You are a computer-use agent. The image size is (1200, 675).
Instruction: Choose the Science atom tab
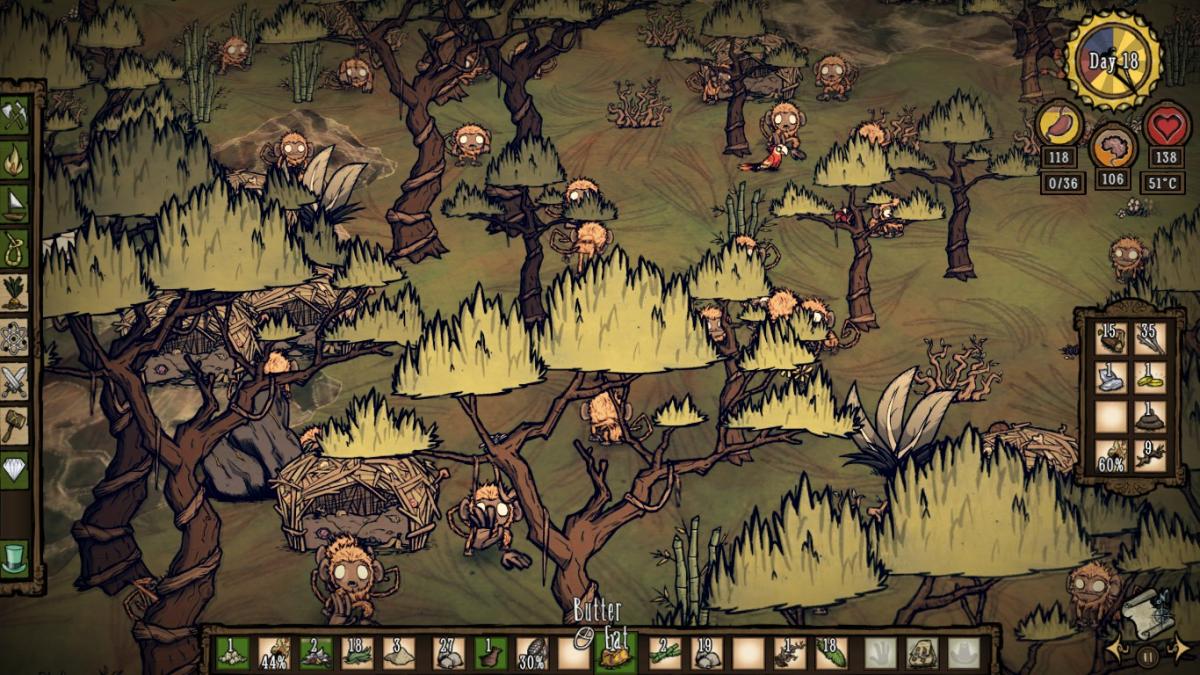pos(15,336)
